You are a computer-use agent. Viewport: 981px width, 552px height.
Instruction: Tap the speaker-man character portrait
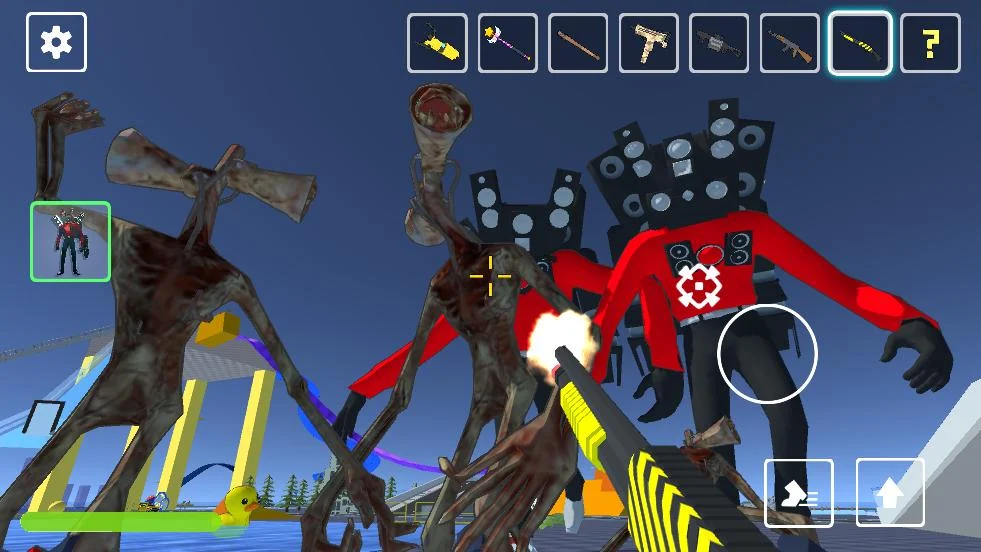pyautogui.click(x=70, y=241)
